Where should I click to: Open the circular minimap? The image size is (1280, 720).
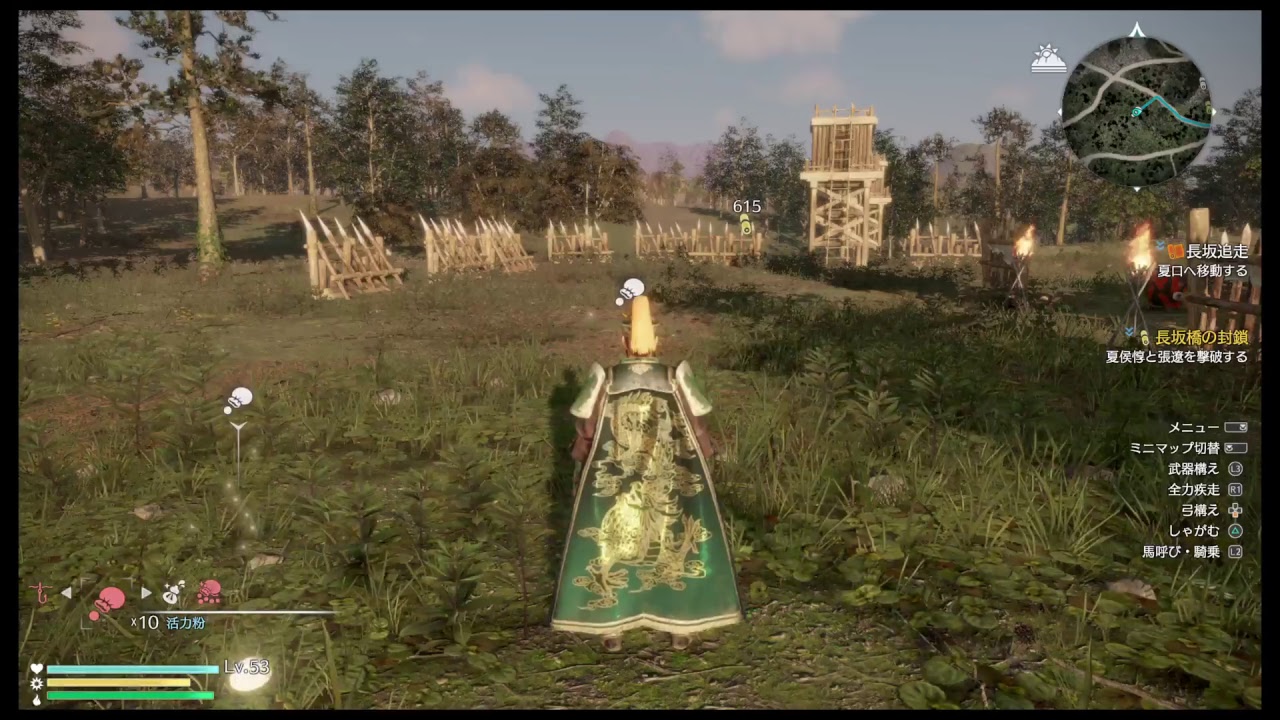[1136, 110]
